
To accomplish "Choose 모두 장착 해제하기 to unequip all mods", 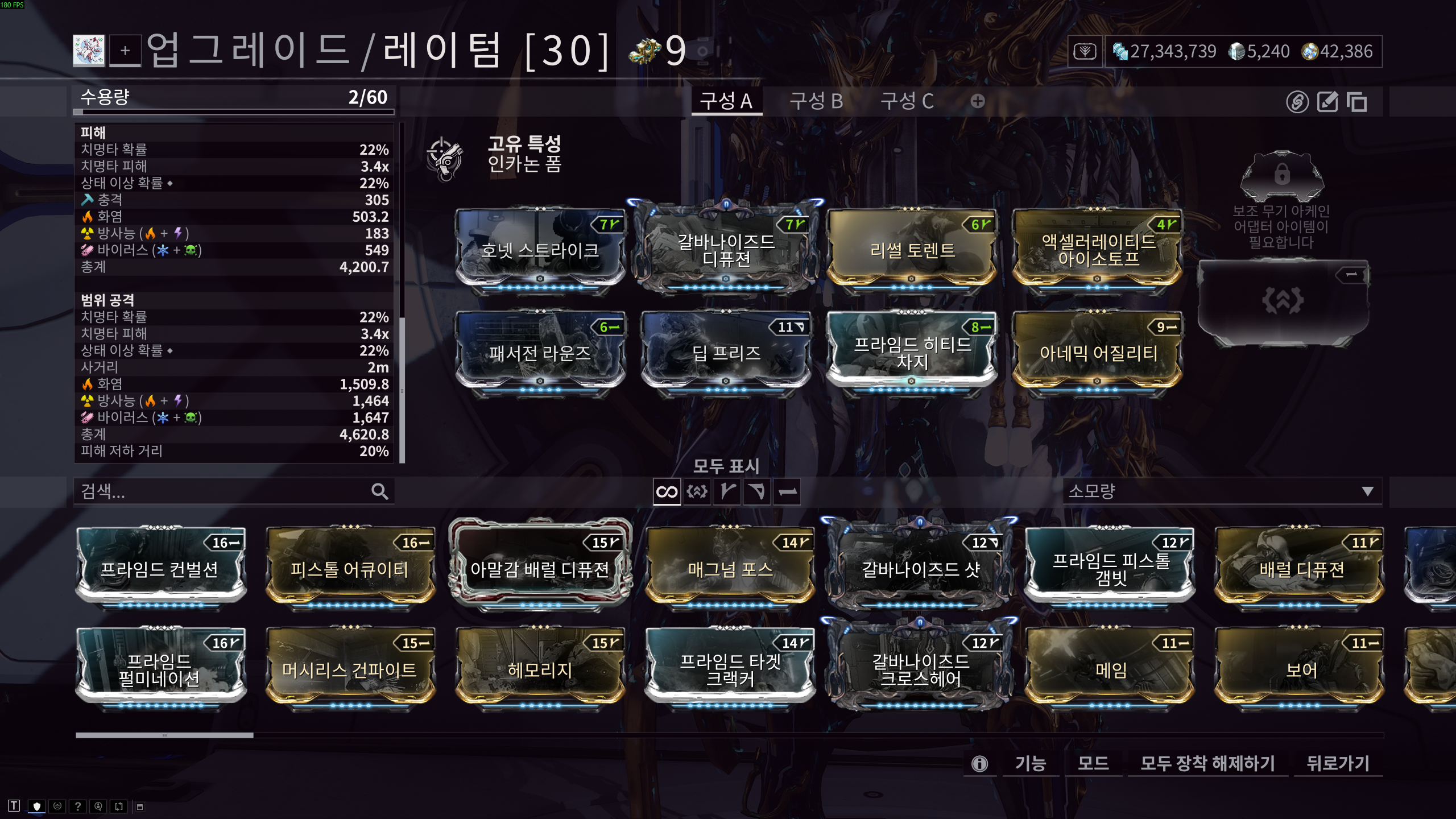I will [1207, 763].
